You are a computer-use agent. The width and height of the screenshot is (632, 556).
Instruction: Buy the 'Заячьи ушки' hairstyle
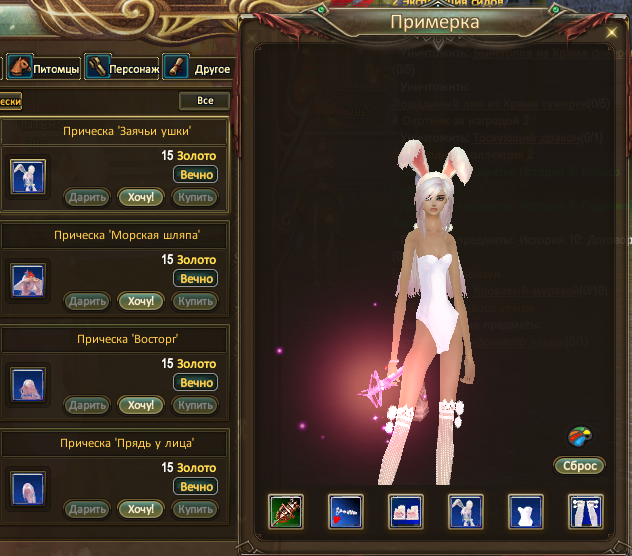pos(194,196)
